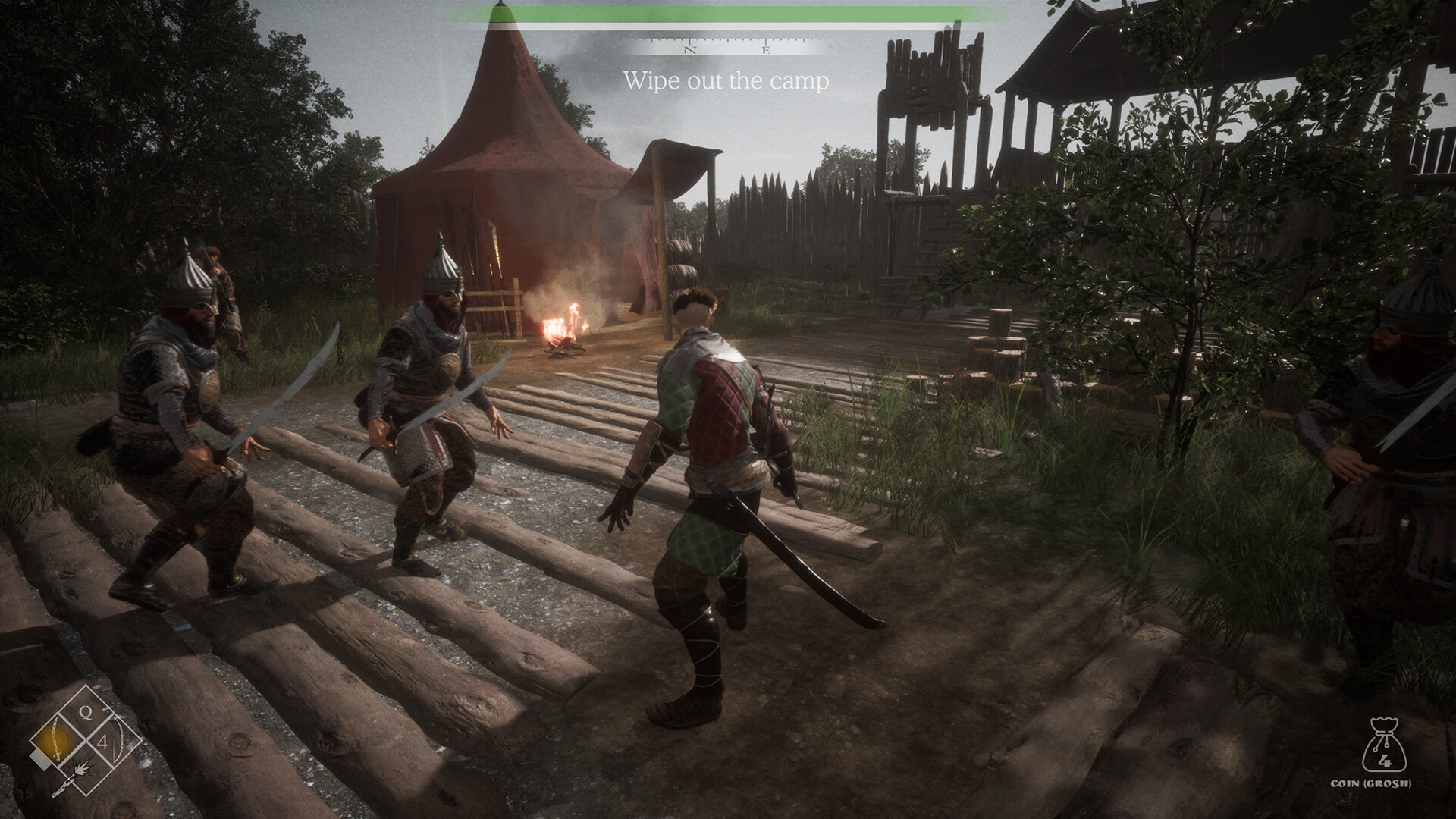Click the Wipe out the camp objective

(x=726, y=80)
